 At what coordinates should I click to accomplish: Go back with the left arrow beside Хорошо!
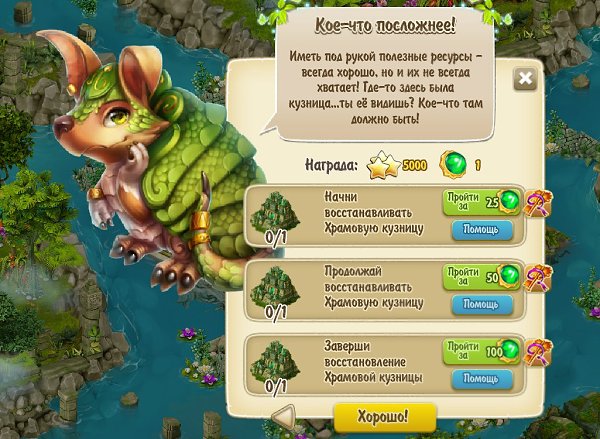pyautogui.click(x=284, y=415)
